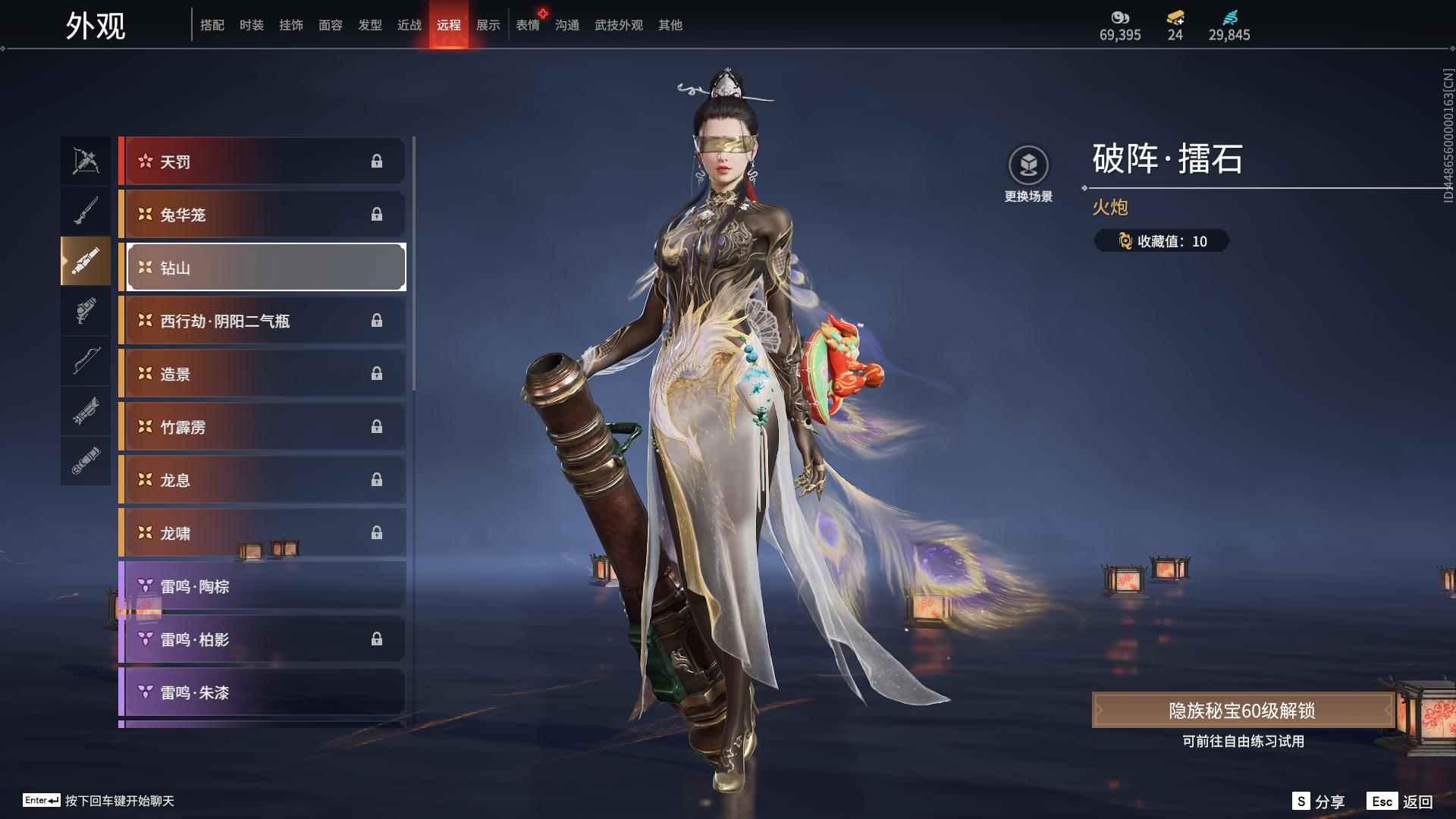The width and height of the screenshot is (1456, 819).
Task: Select the highlighted cannon weapon category icon
Action: (x=86, y=260)
